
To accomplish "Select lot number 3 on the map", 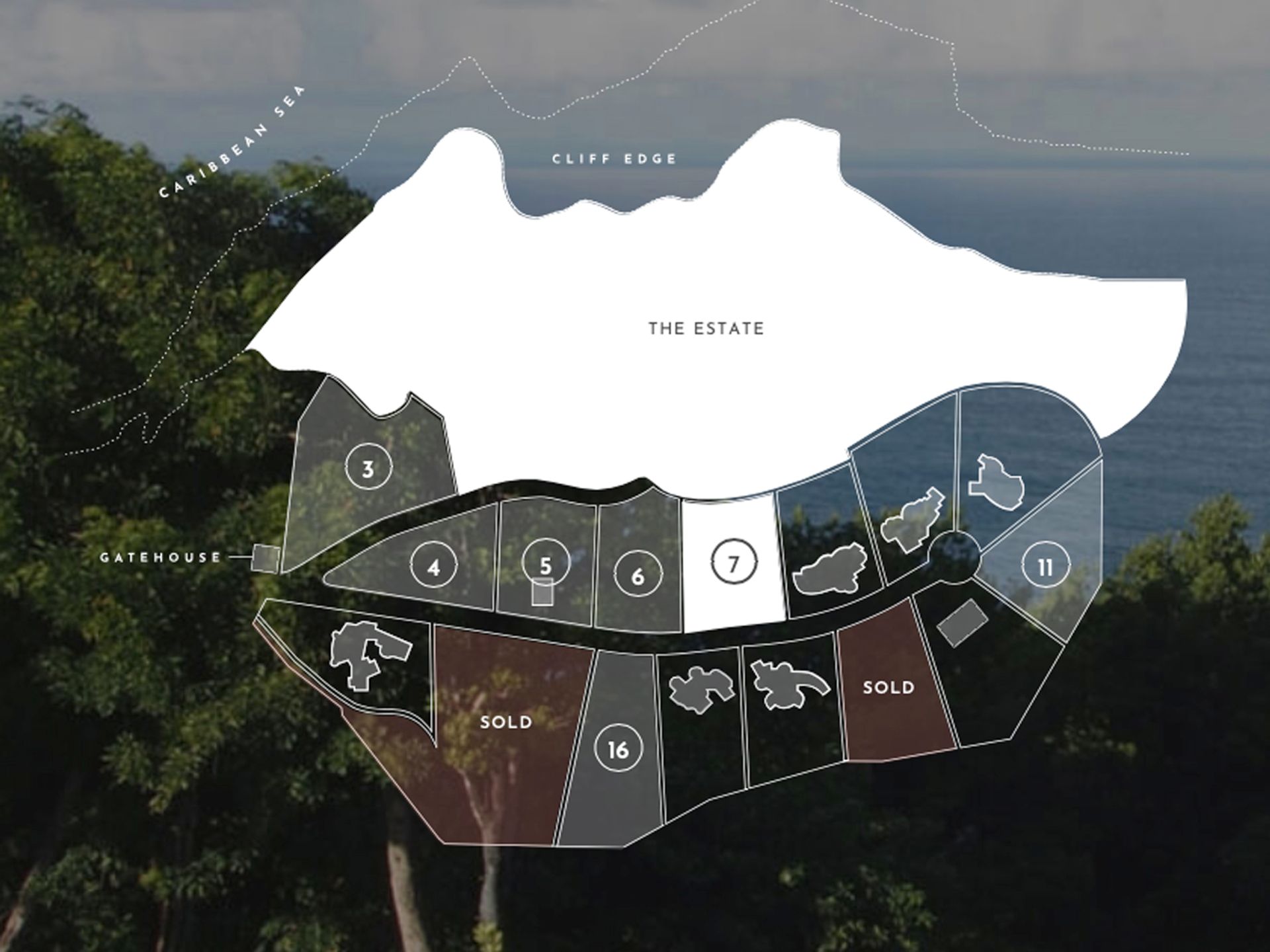I will [368, 468].
